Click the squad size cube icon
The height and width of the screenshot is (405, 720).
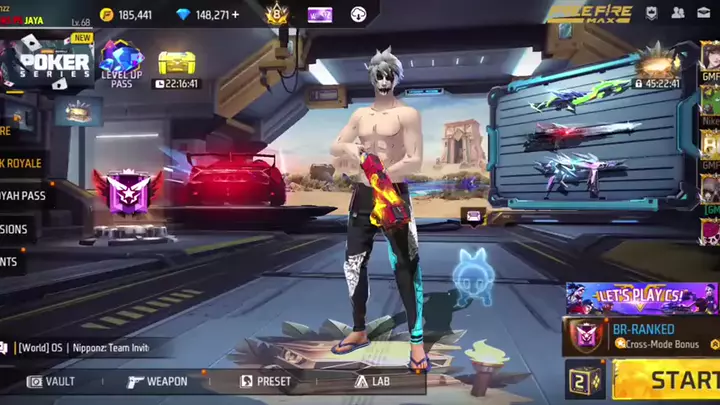coord(585,380)
